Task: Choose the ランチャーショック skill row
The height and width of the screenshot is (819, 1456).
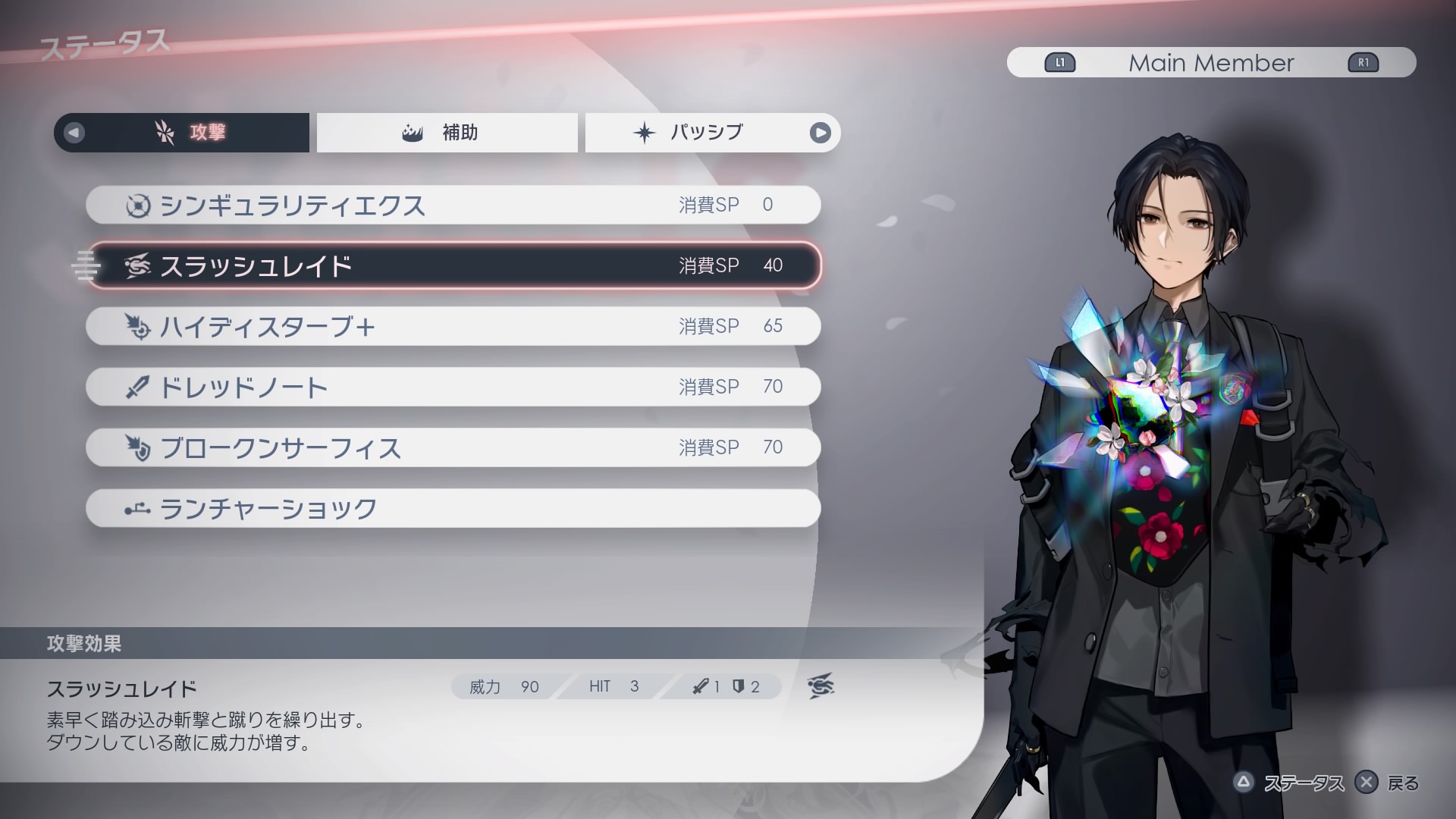Action: [453, 508]
